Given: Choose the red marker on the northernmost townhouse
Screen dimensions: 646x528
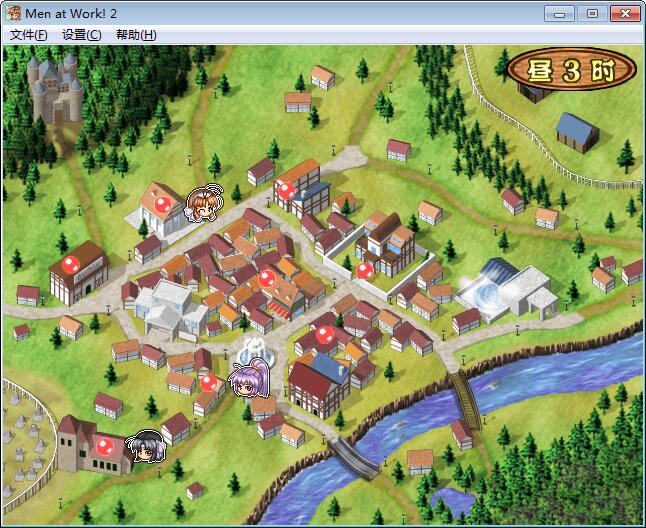Looking at the screenshot, I should click(x=287, y=188).
